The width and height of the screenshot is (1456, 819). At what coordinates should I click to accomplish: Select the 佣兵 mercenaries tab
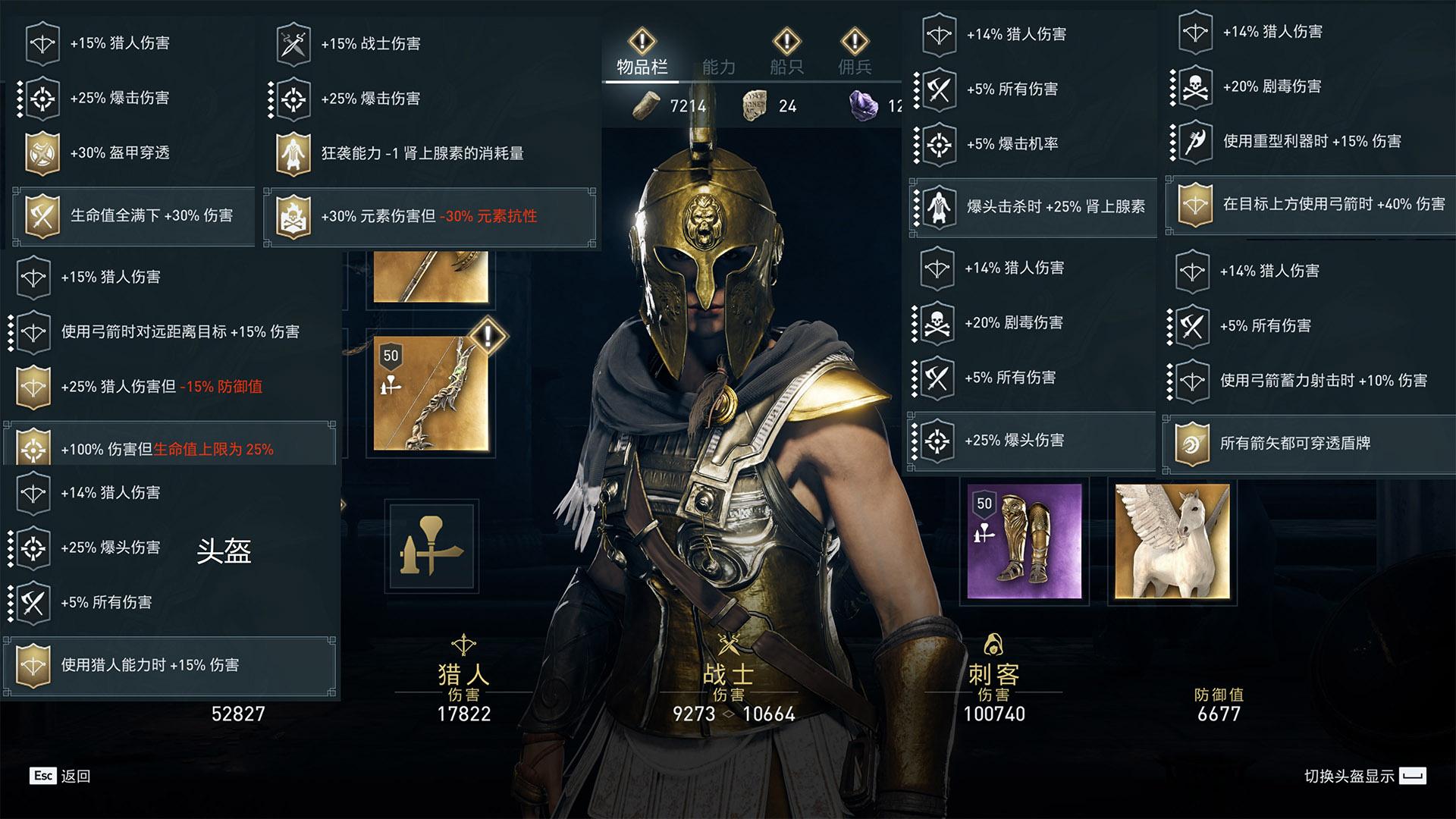[855, 67]
